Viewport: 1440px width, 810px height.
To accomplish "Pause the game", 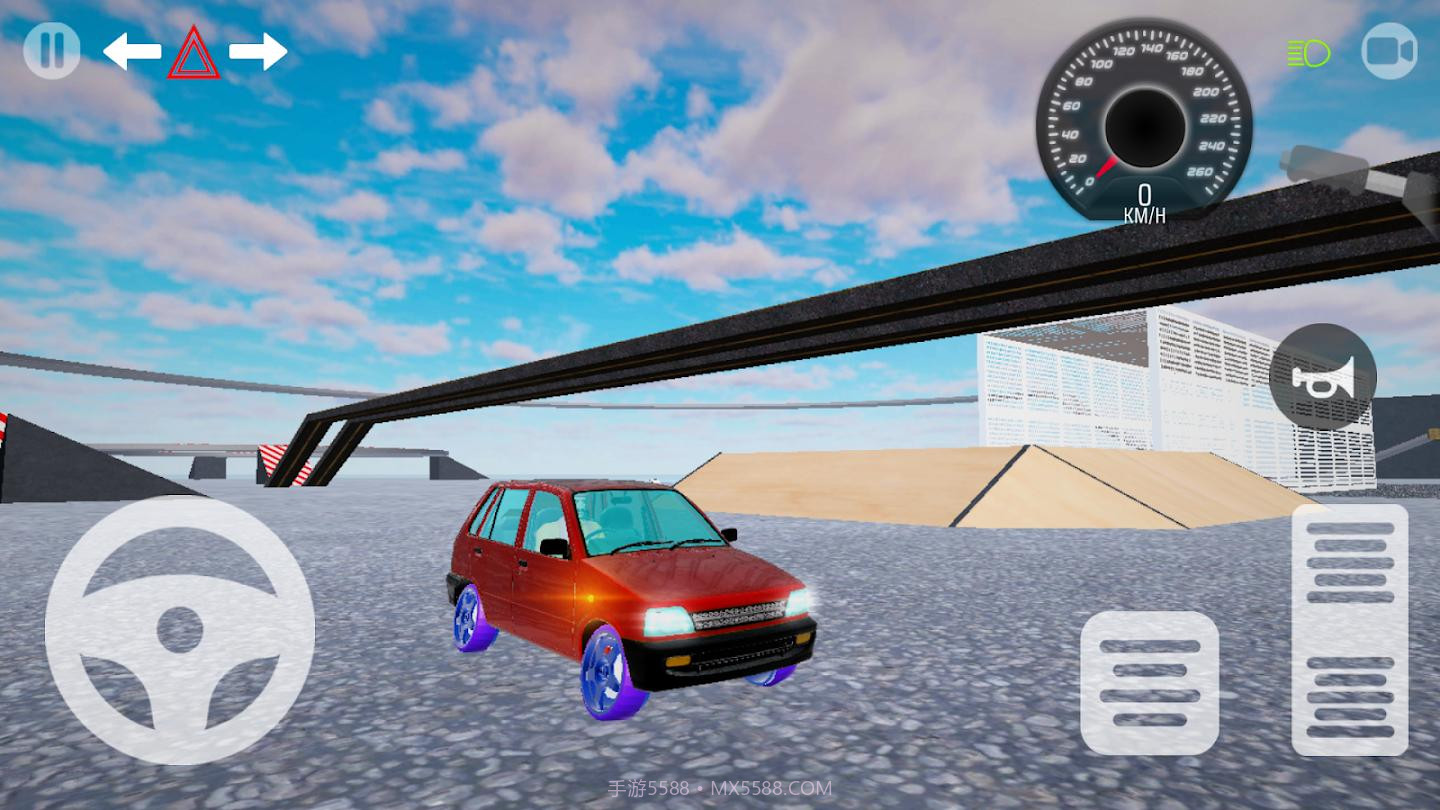I will click(52, 51).
